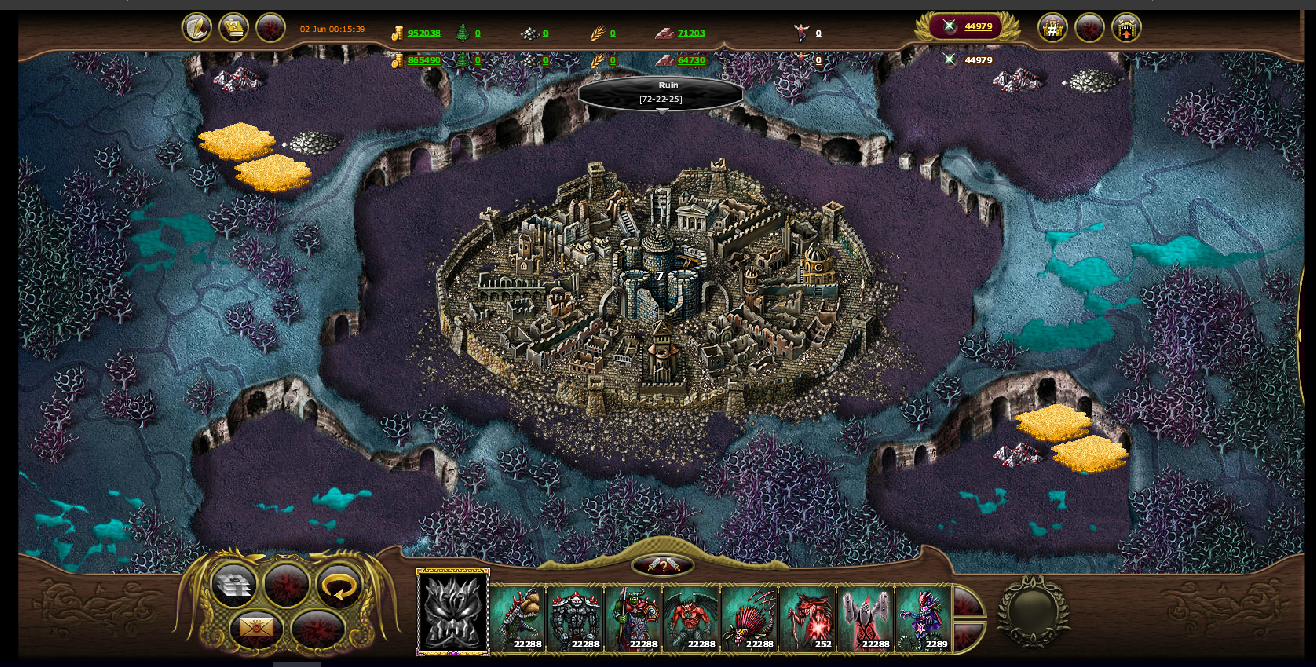Click the ore resource value 71203
This screenshot has width=1316, height=667.
(x=691, y=33)
